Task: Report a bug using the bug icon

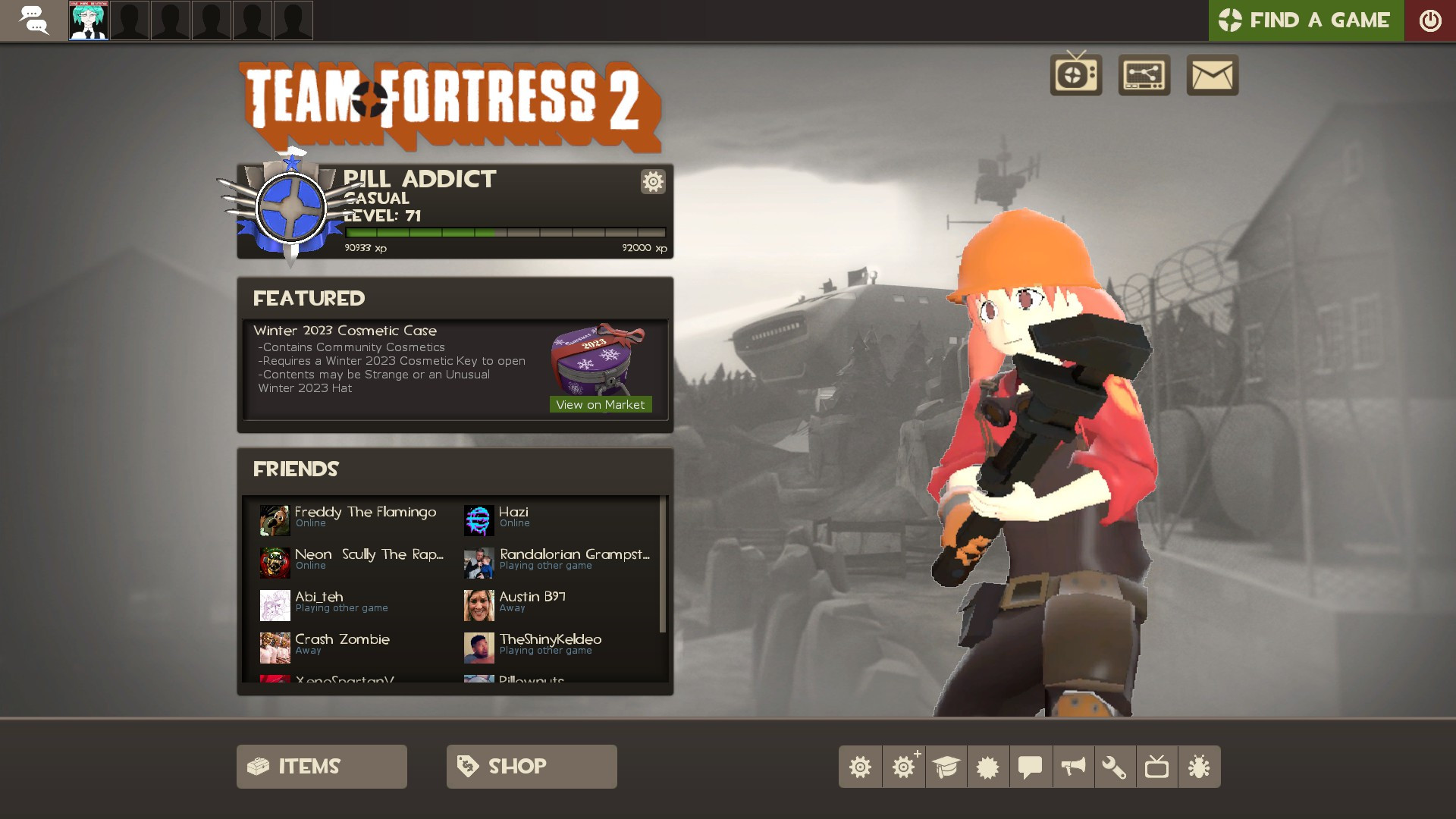Action: 1200,766
